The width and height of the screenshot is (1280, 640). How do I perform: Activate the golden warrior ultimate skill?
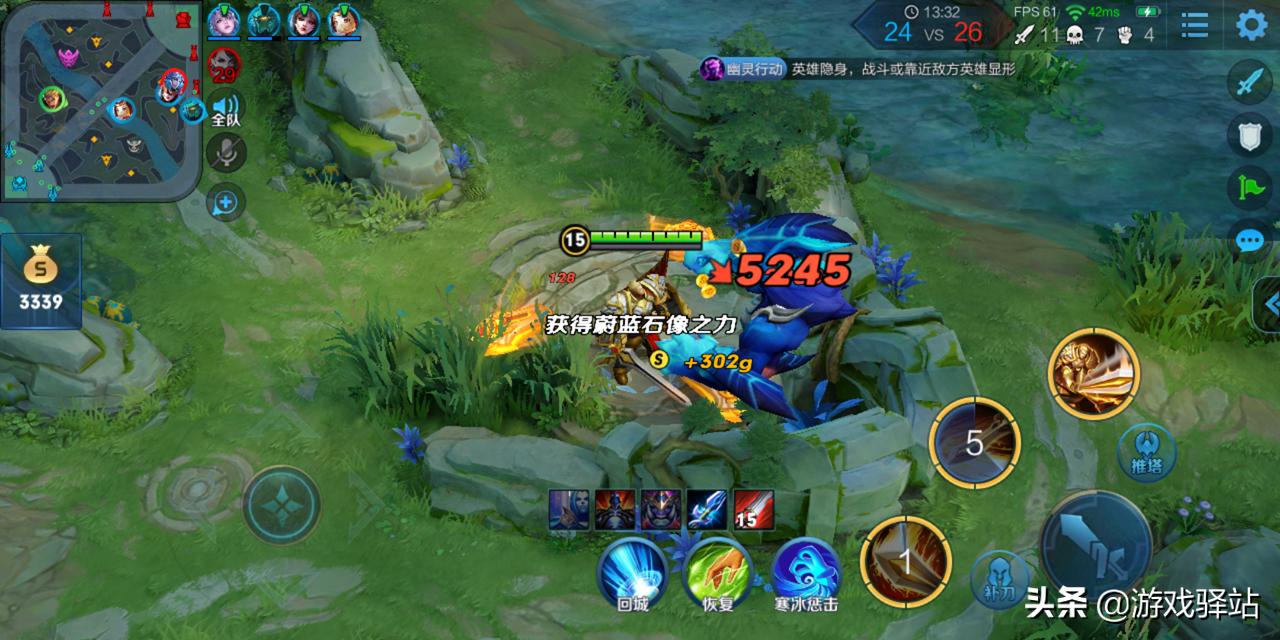point(1093,374)
